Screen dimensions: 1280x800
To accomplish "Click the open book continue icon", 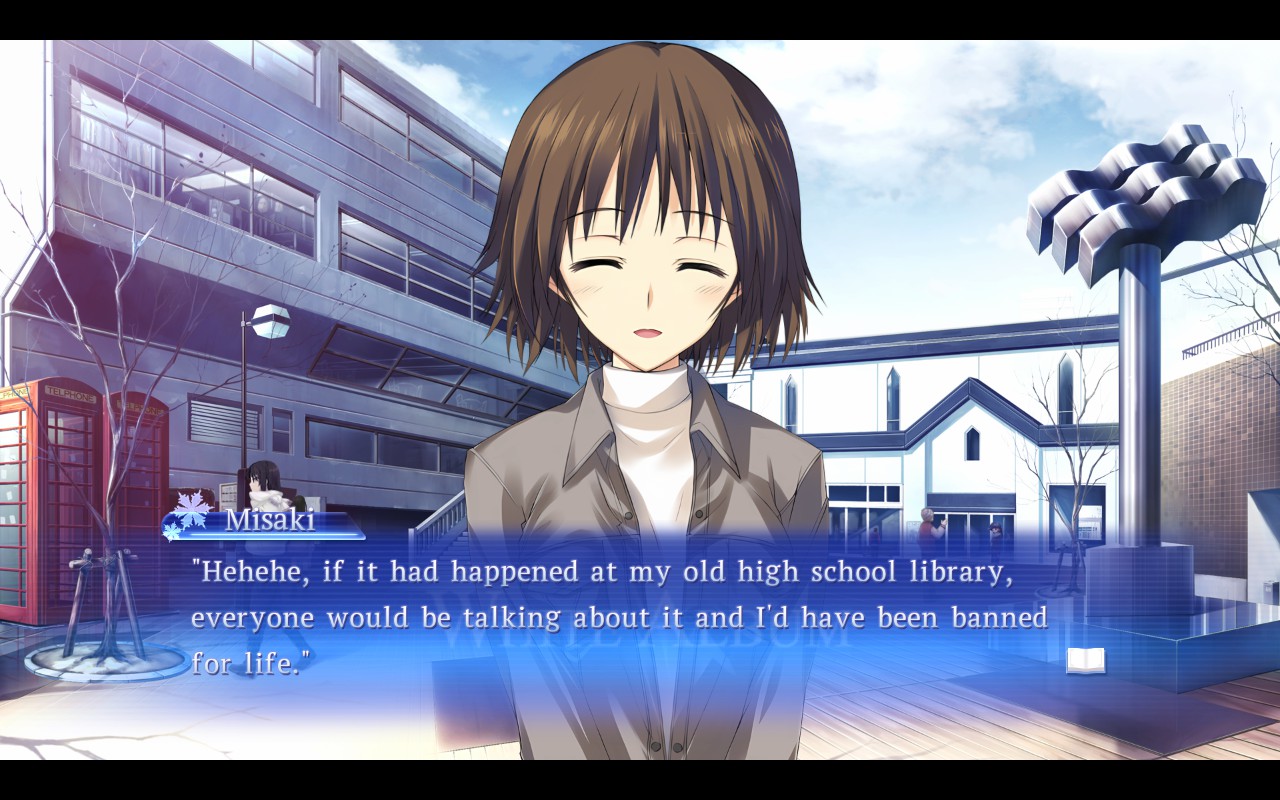I will (x=1085, y=660).
